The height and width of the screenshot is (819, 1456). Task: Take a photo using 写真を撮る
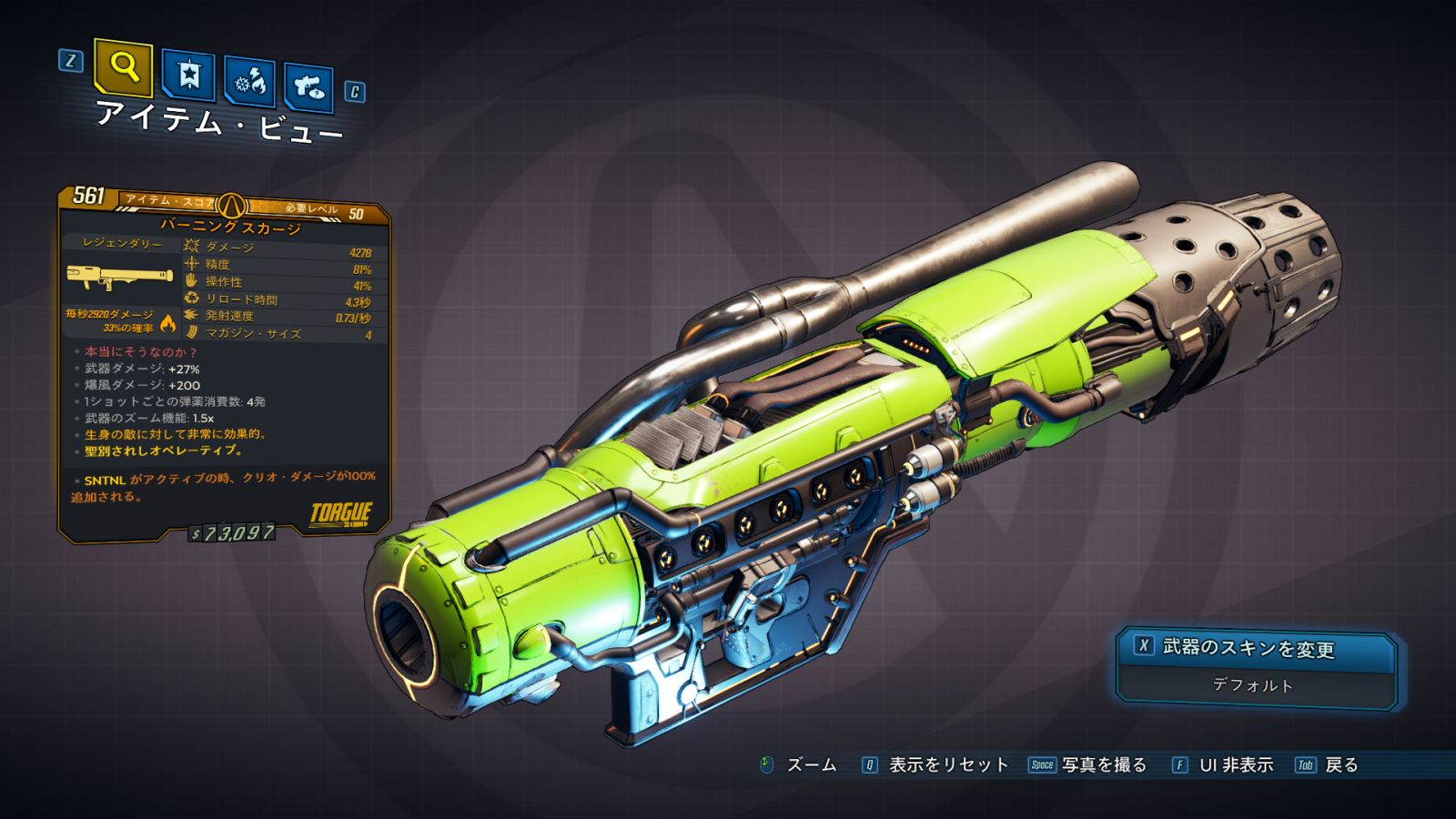1087,765
